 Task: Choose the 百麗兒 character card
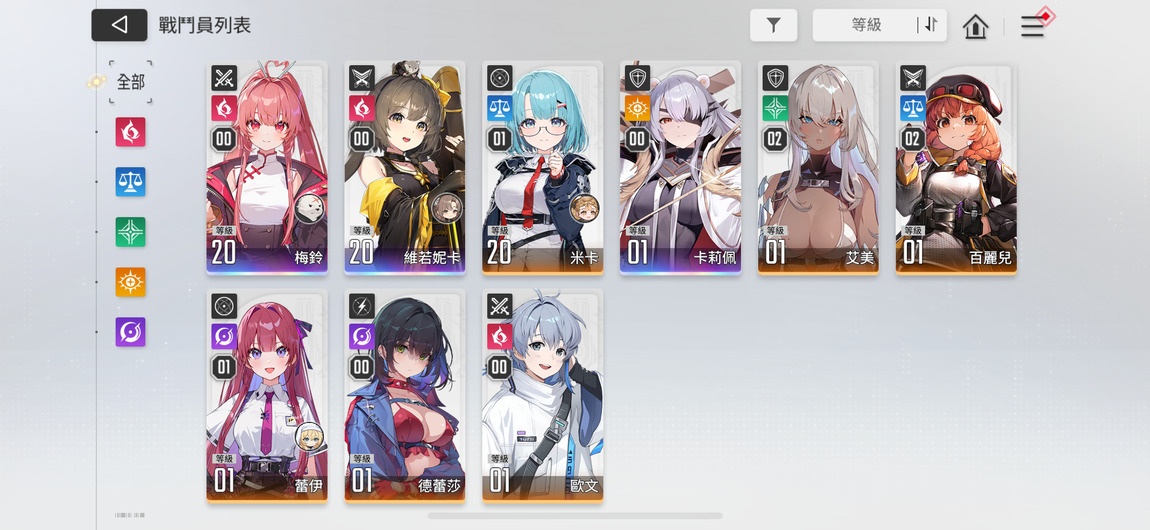click(x=956, y=168)
